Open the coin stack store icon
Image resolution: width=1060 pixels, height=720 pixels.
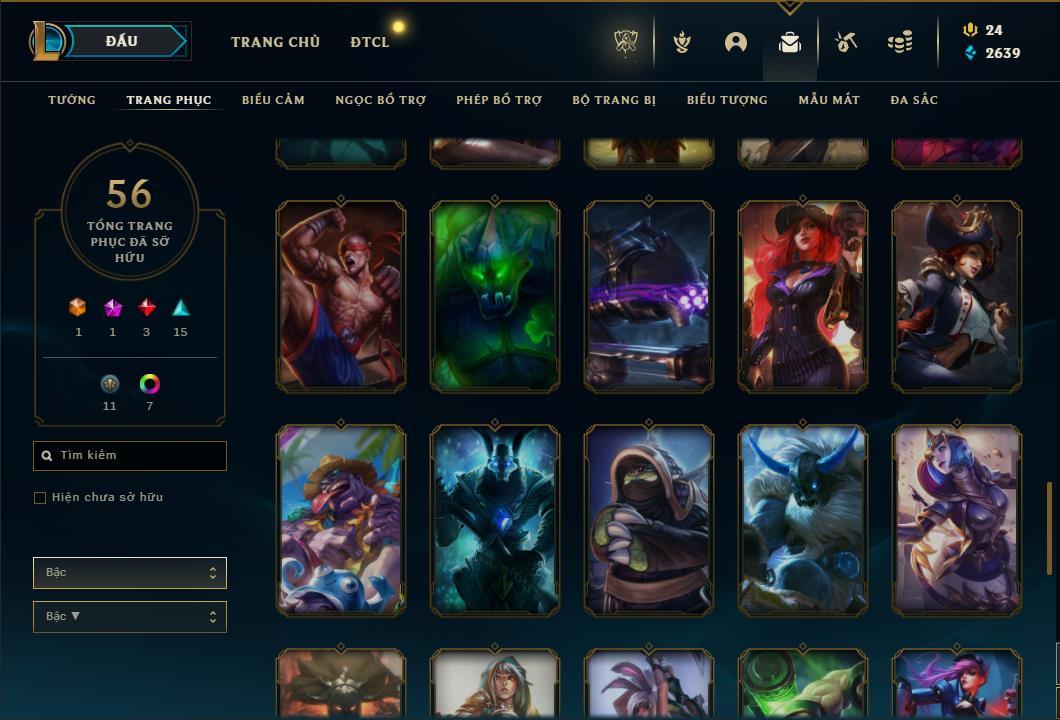[x=900, y=42]
